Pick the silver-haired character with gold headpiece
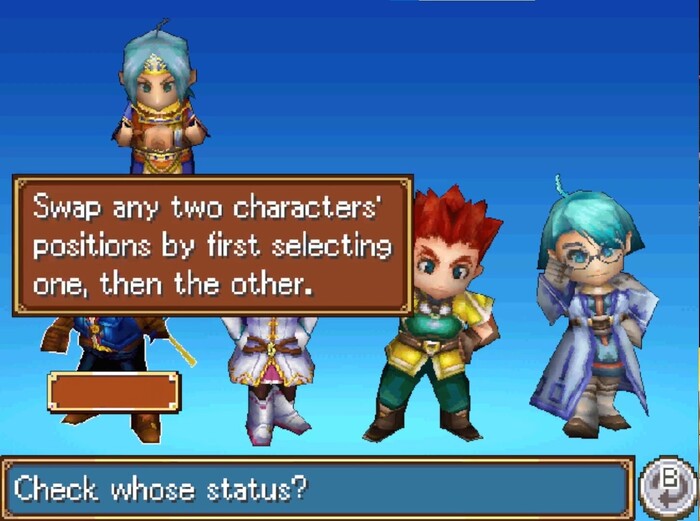This screenshot has width=700, height=521. 160,105
